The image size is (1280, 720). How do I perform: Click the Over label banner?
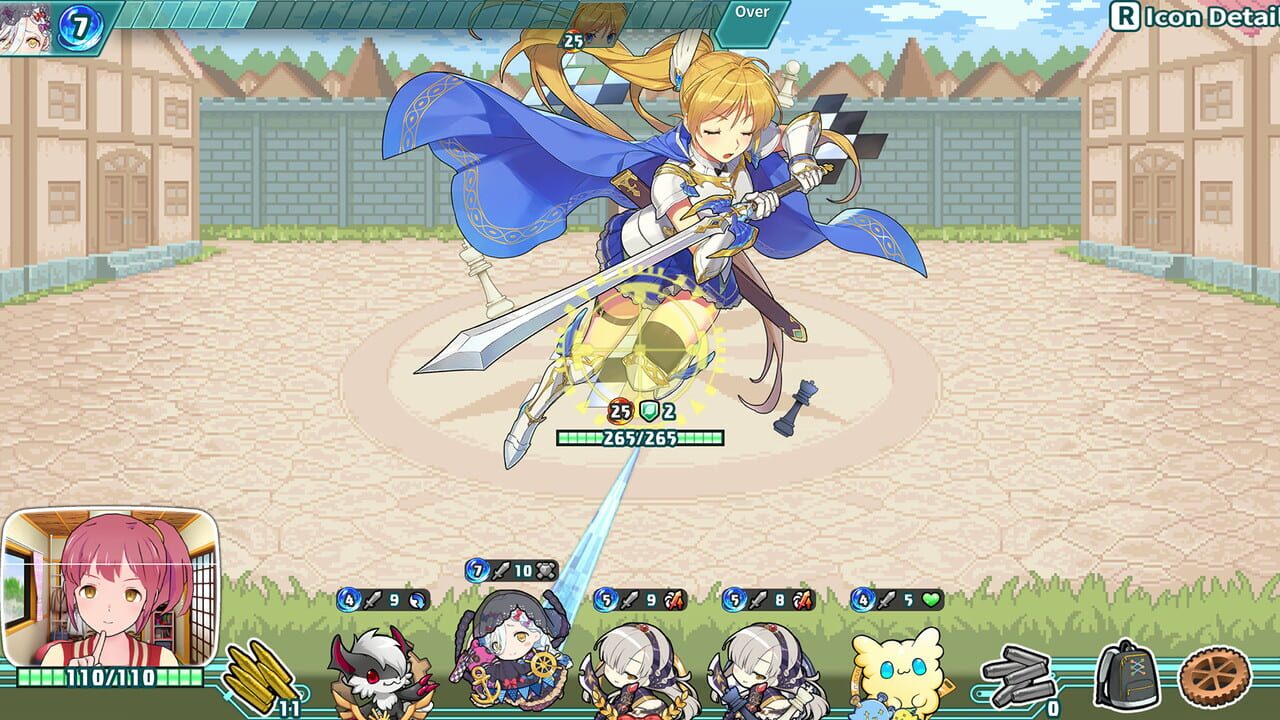coord(753,12)
